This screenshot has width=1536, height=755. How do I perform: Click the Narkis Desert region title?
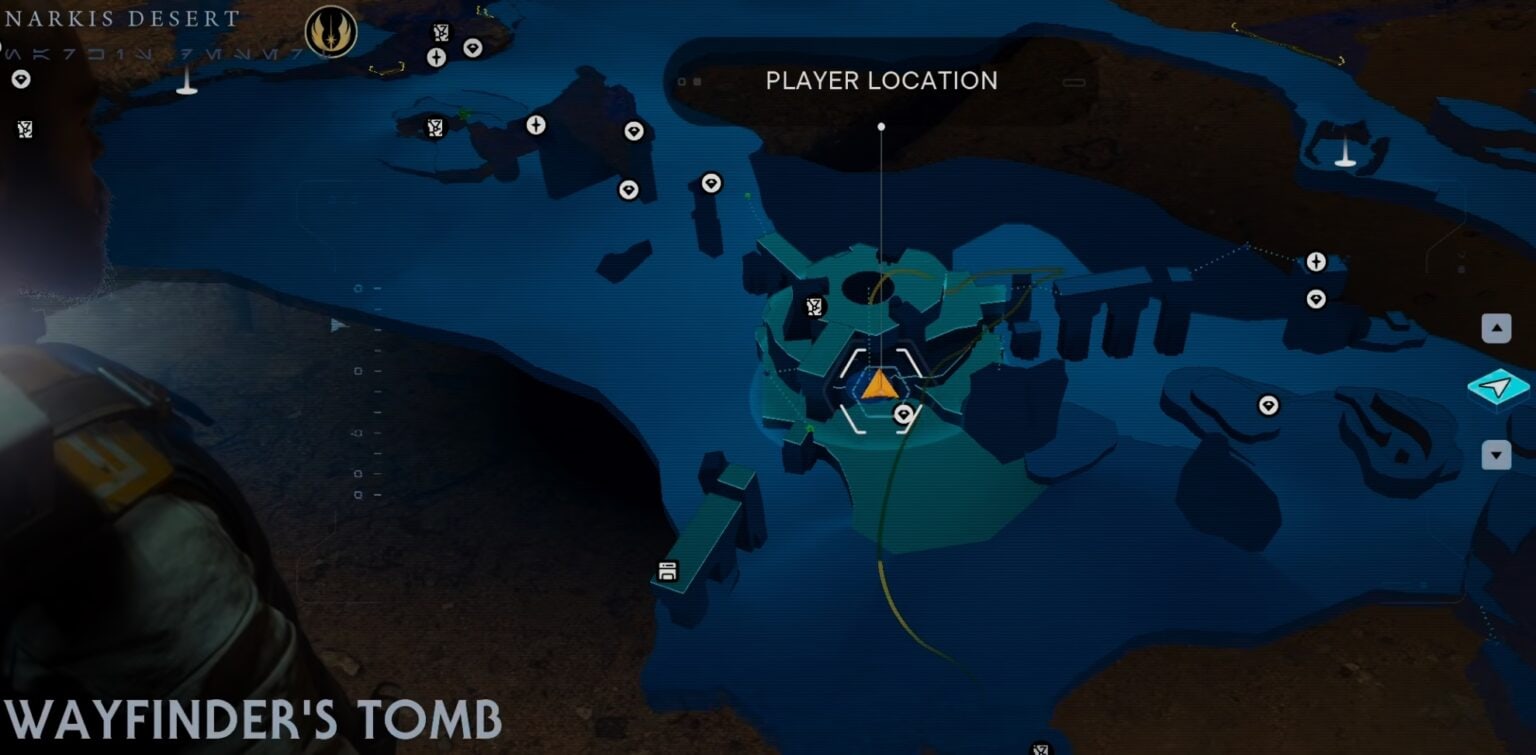pos(120,16)
